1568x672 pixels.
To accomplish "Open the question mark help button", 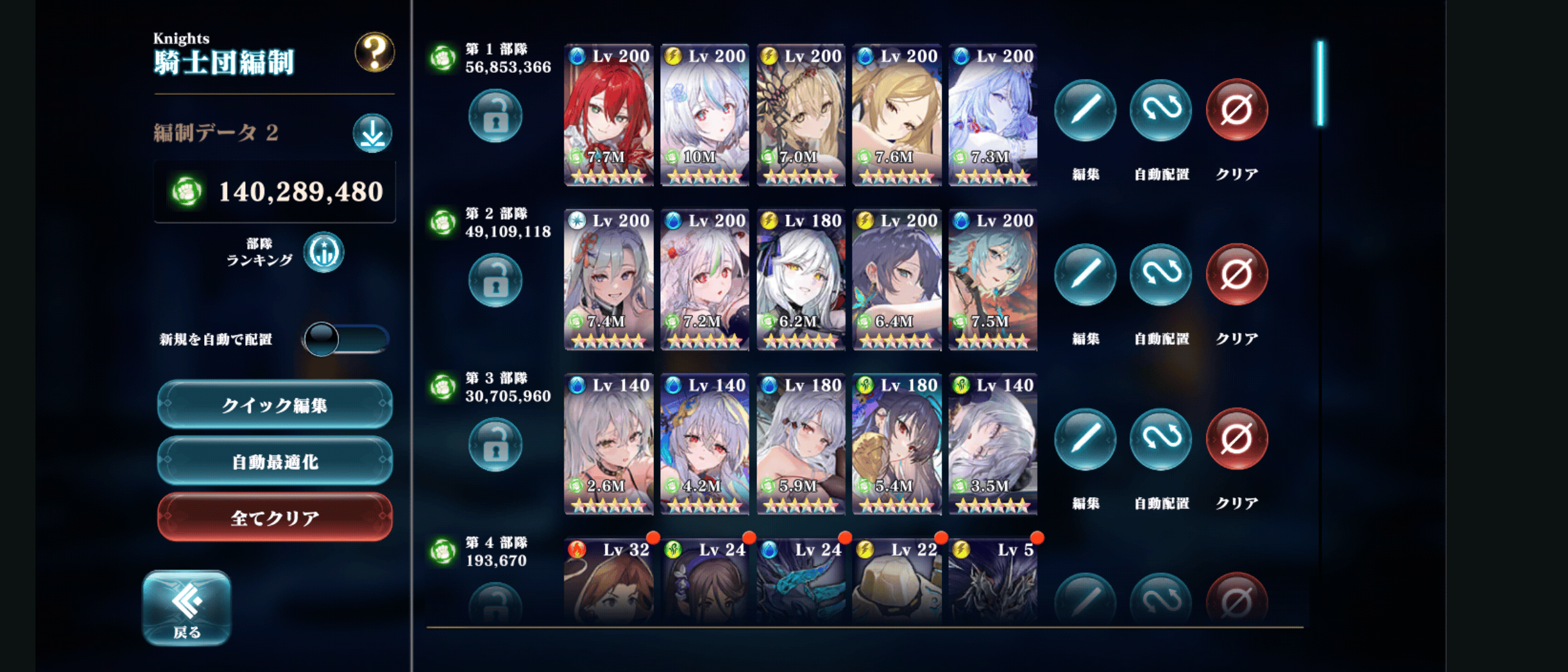I will 374,52.
